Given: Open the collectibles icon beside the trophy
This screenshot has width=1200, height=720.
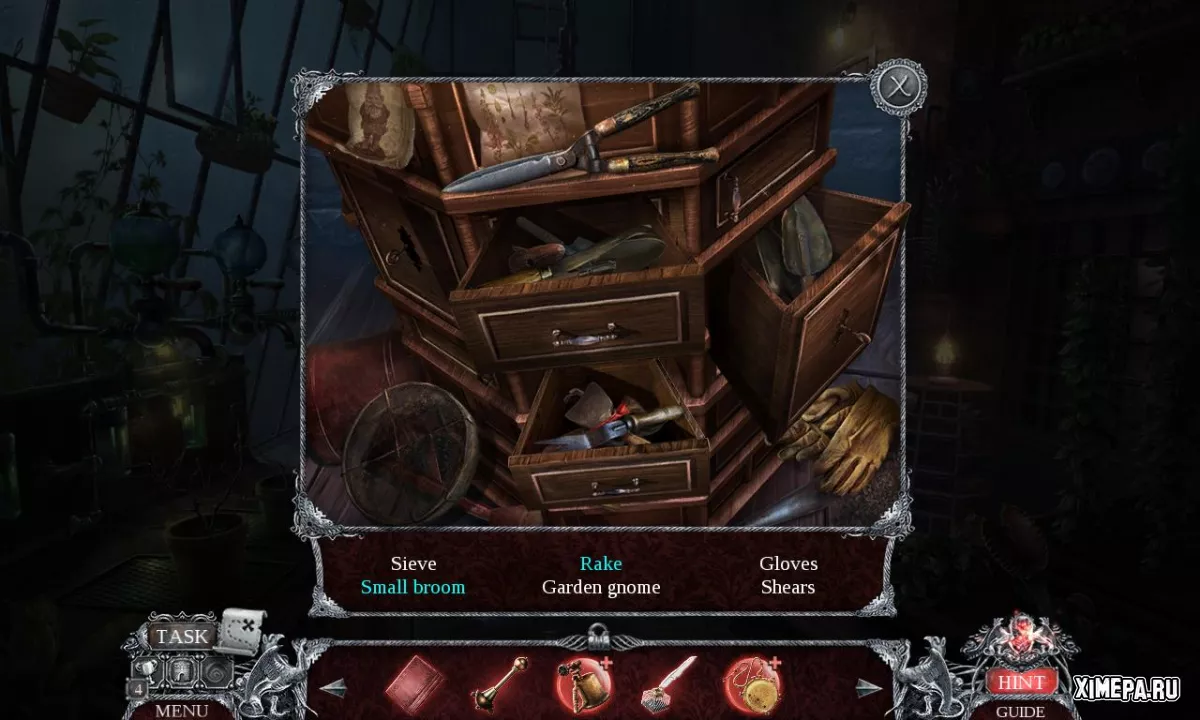Looking at the screenshot, I should click(181, 669).
